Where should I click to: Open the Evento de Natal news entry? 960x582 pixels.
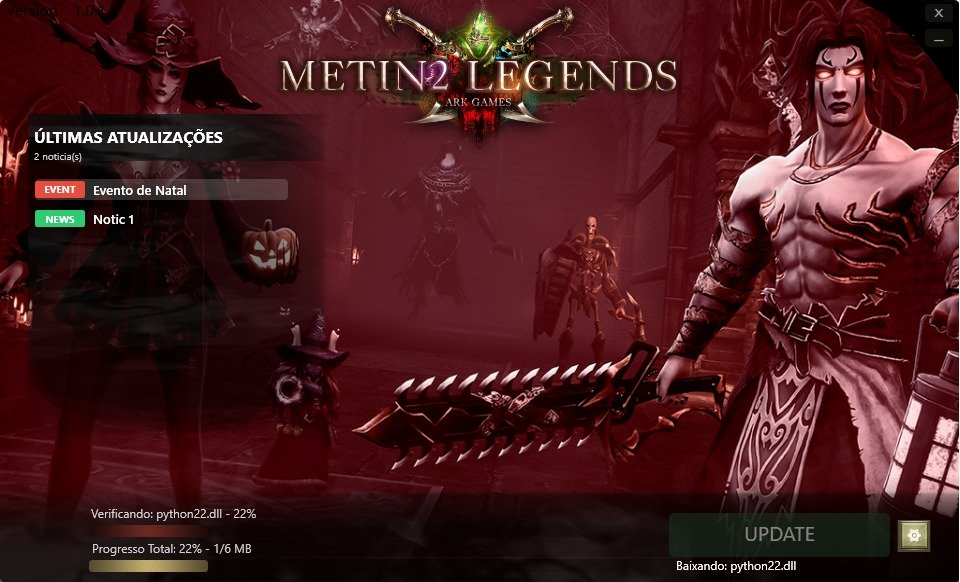(160, 190)
